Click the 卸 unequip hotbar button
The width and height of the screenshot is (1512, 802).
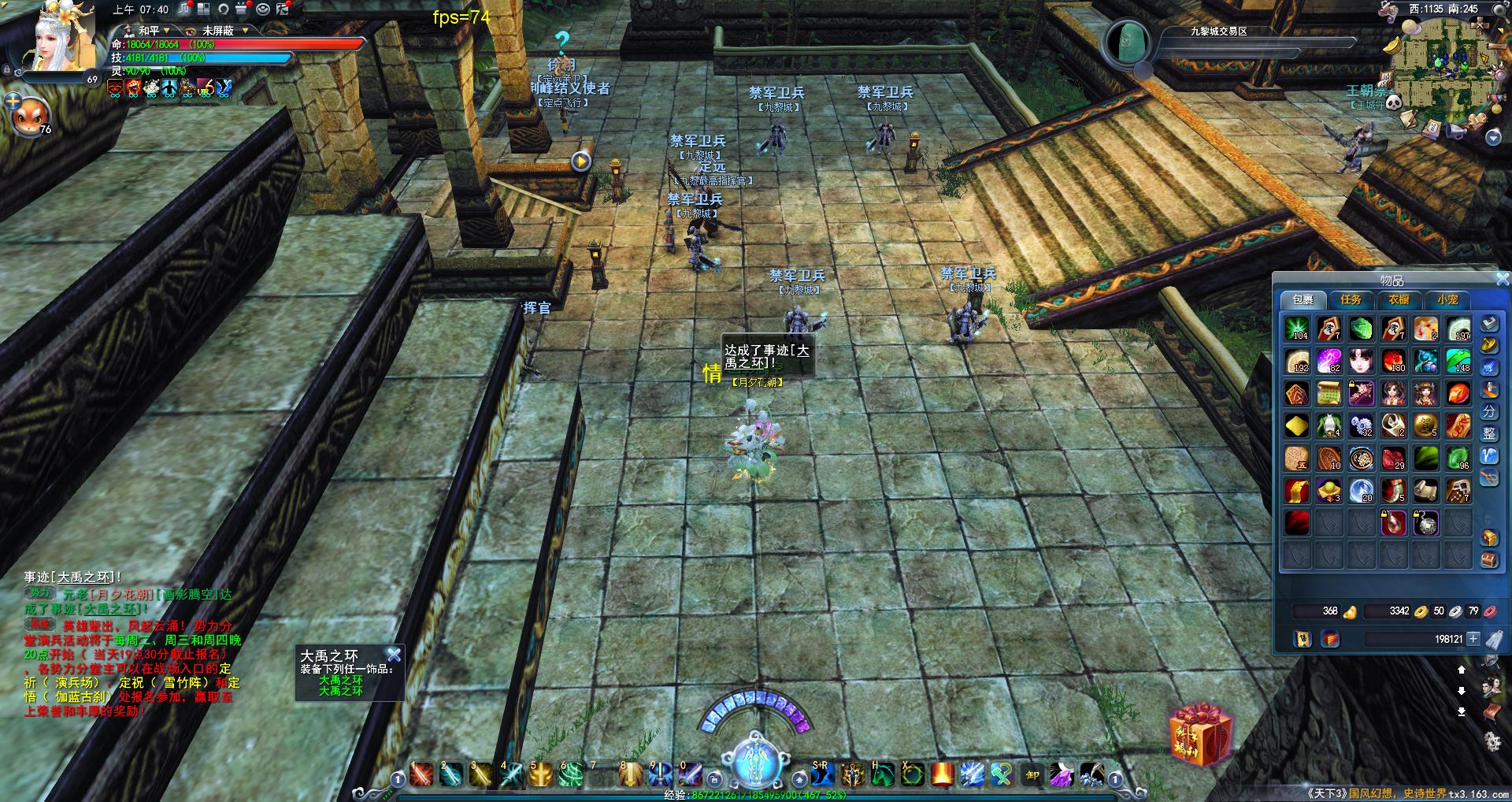tap(1032, 775)
